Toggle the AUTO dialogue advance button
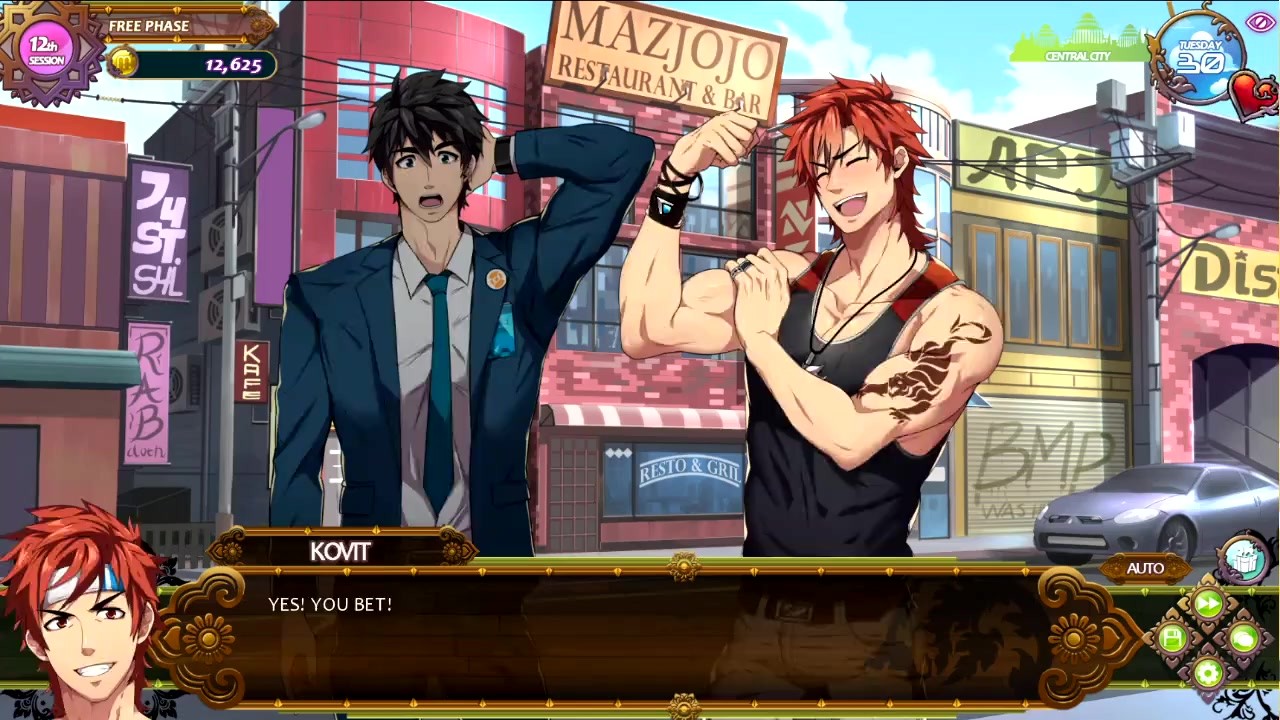This screenshot has width=1280, height=720. pos(1145,568)
